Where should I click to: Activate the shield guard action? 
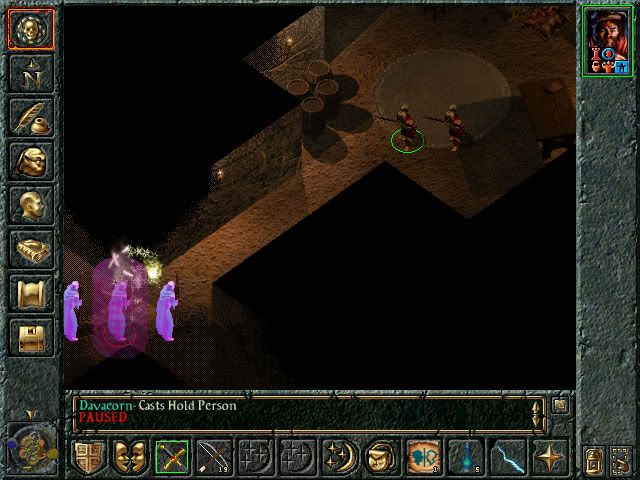coord(89,456)
